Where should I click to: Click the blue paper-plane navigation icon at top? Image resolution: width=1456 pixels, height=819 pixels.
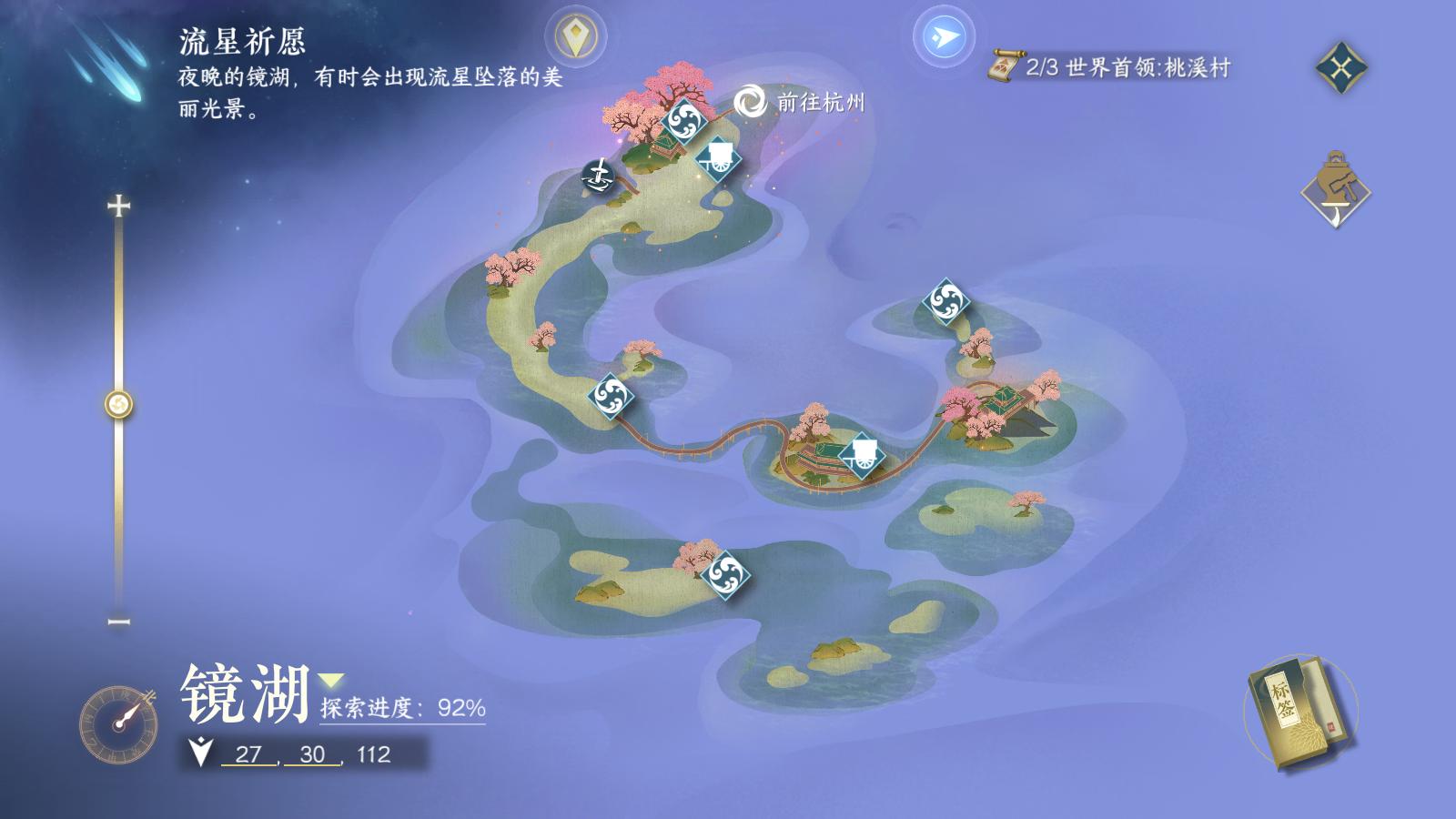[x=945, y=37]
